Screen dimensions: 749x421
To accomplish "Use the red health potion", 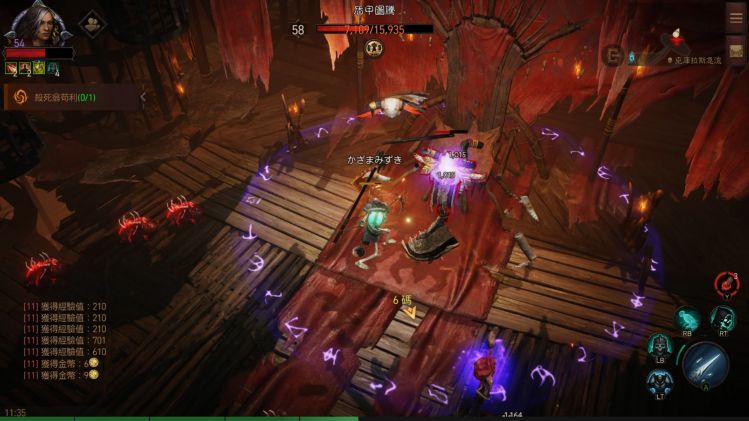I will point(726,284).
